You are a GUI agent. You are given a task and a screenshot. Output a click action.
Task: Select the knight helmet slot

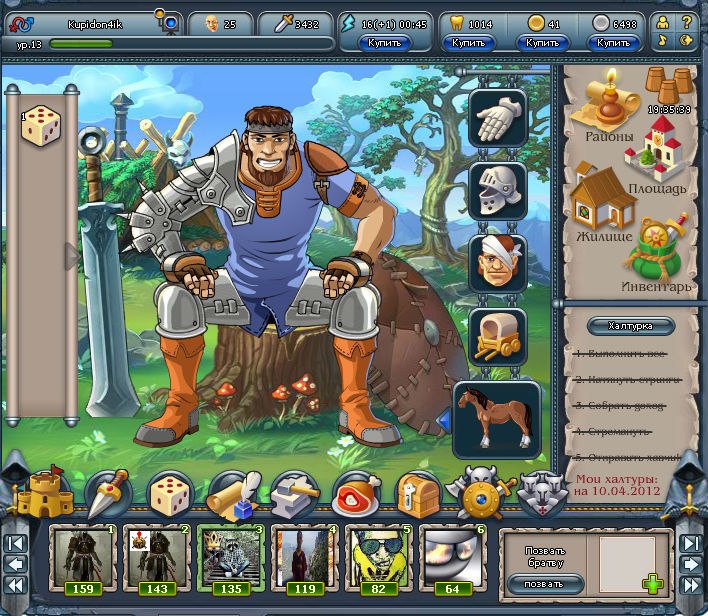[497, 190]
